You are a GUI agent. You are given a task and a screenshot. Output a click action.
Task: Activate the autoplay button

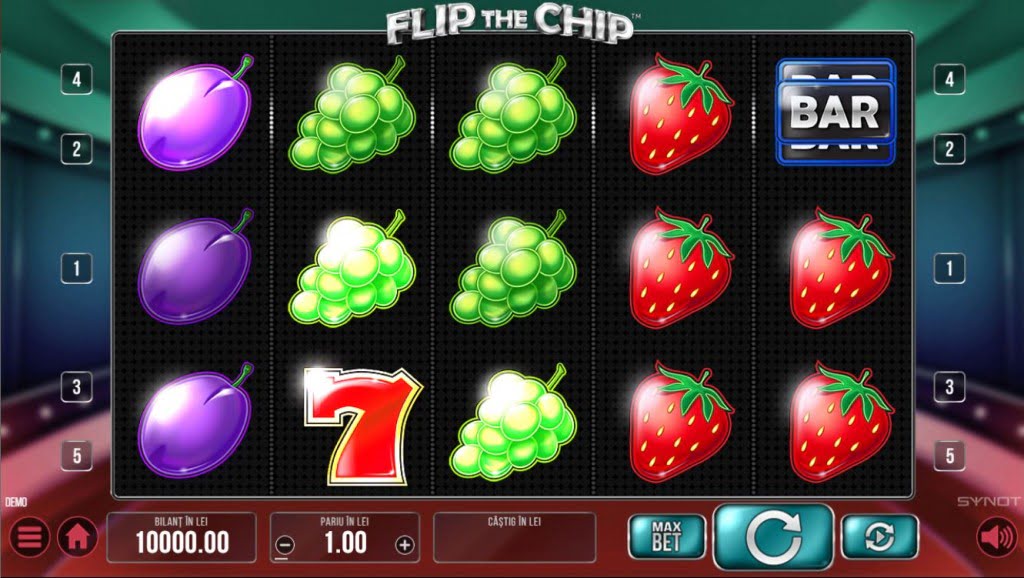coord(879,537)
